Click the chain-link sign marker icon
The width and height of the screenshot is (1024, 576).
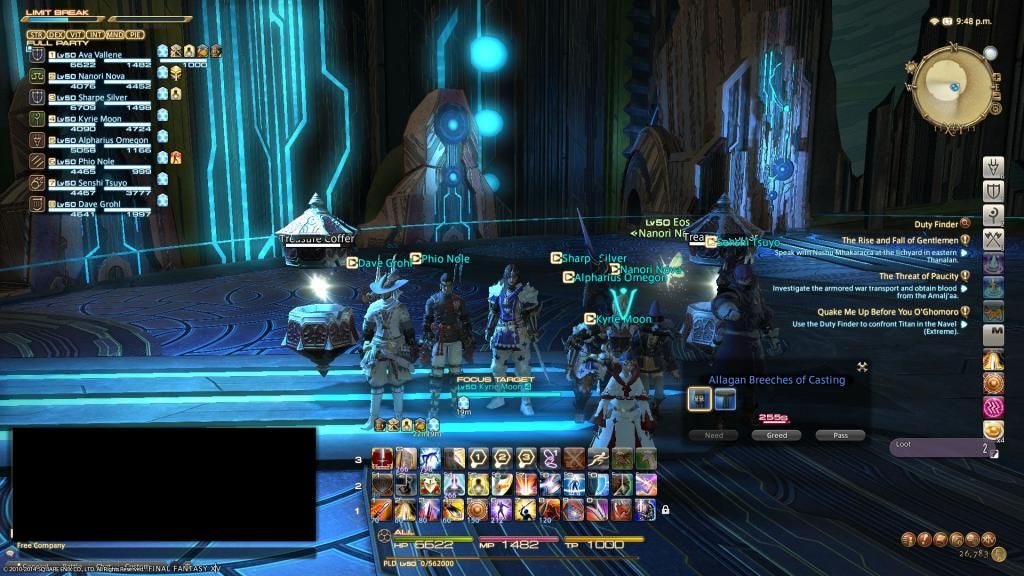549,459
